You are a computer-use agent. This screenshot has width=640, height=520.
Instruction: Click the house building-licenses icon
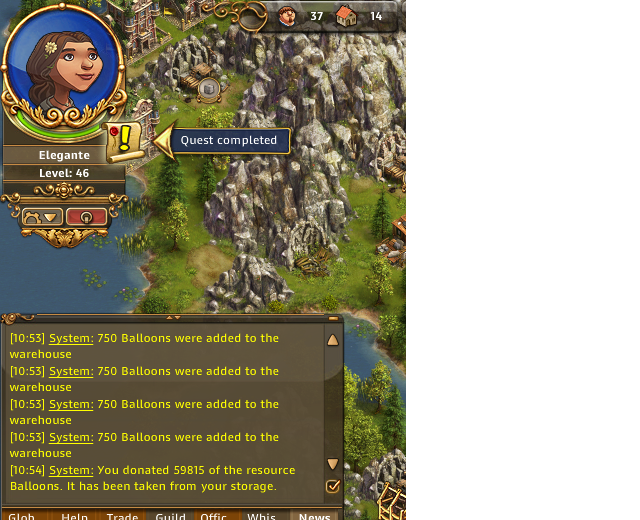pyautogui.click(x=346, y=16)
